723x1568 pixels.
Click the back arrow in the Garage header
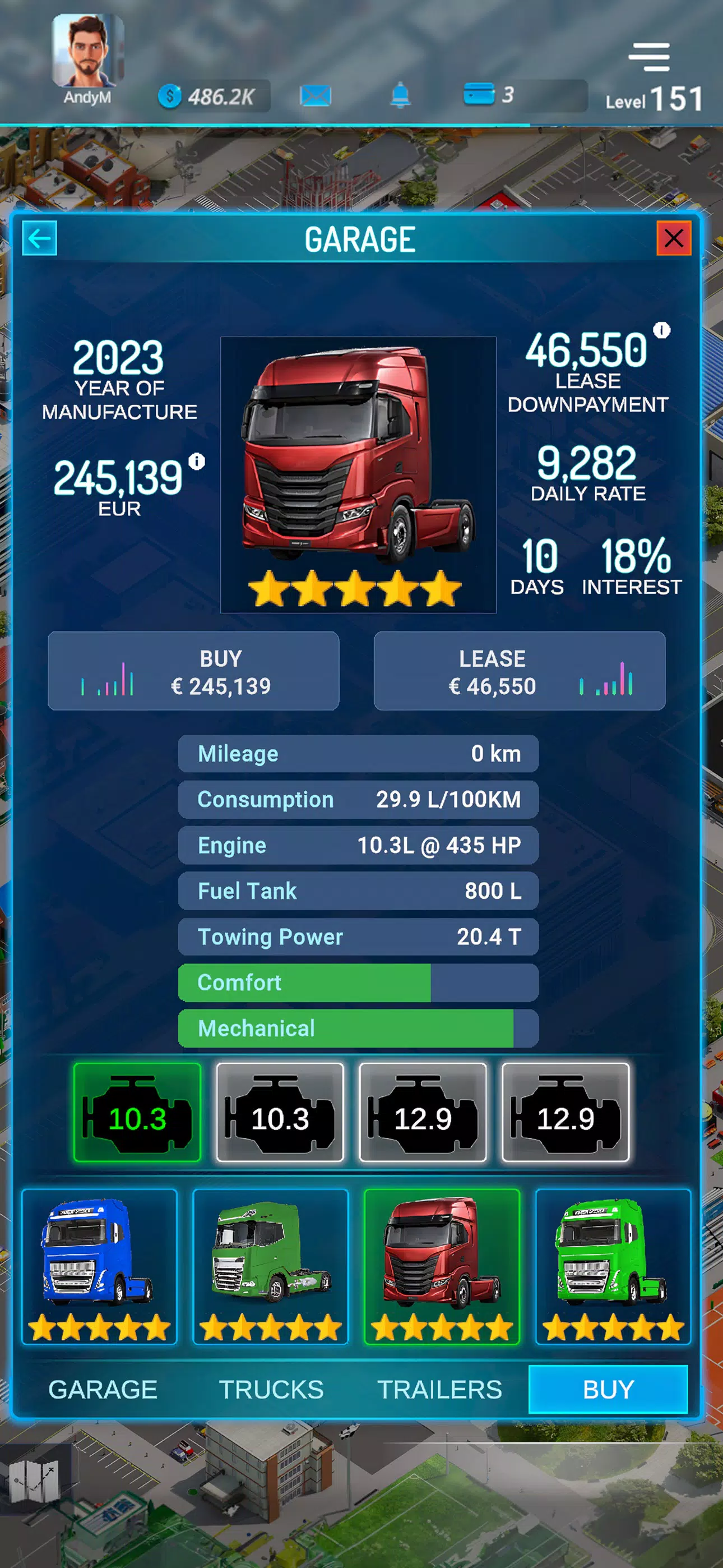click(40, 238)
